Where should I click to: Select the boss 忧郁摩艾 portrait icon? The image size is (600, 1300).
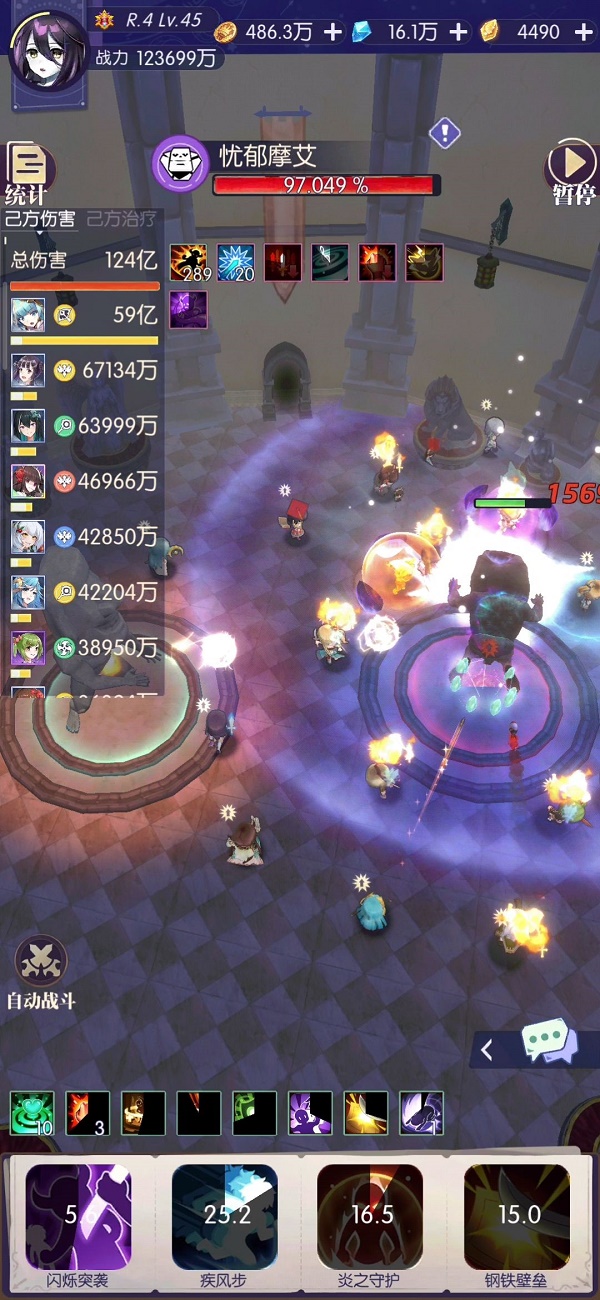point(180,164)
